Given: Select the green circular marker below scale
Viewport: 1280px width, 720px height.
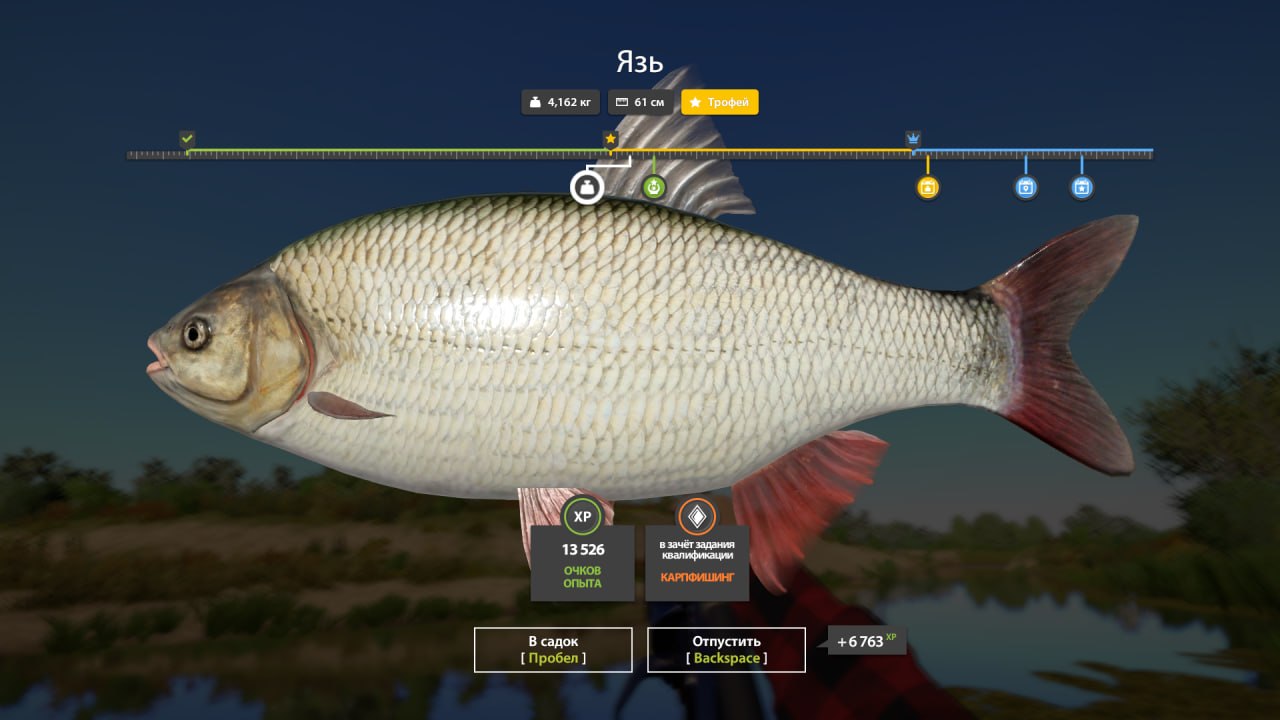Looking at the screenshot, I should click(653, 187).
